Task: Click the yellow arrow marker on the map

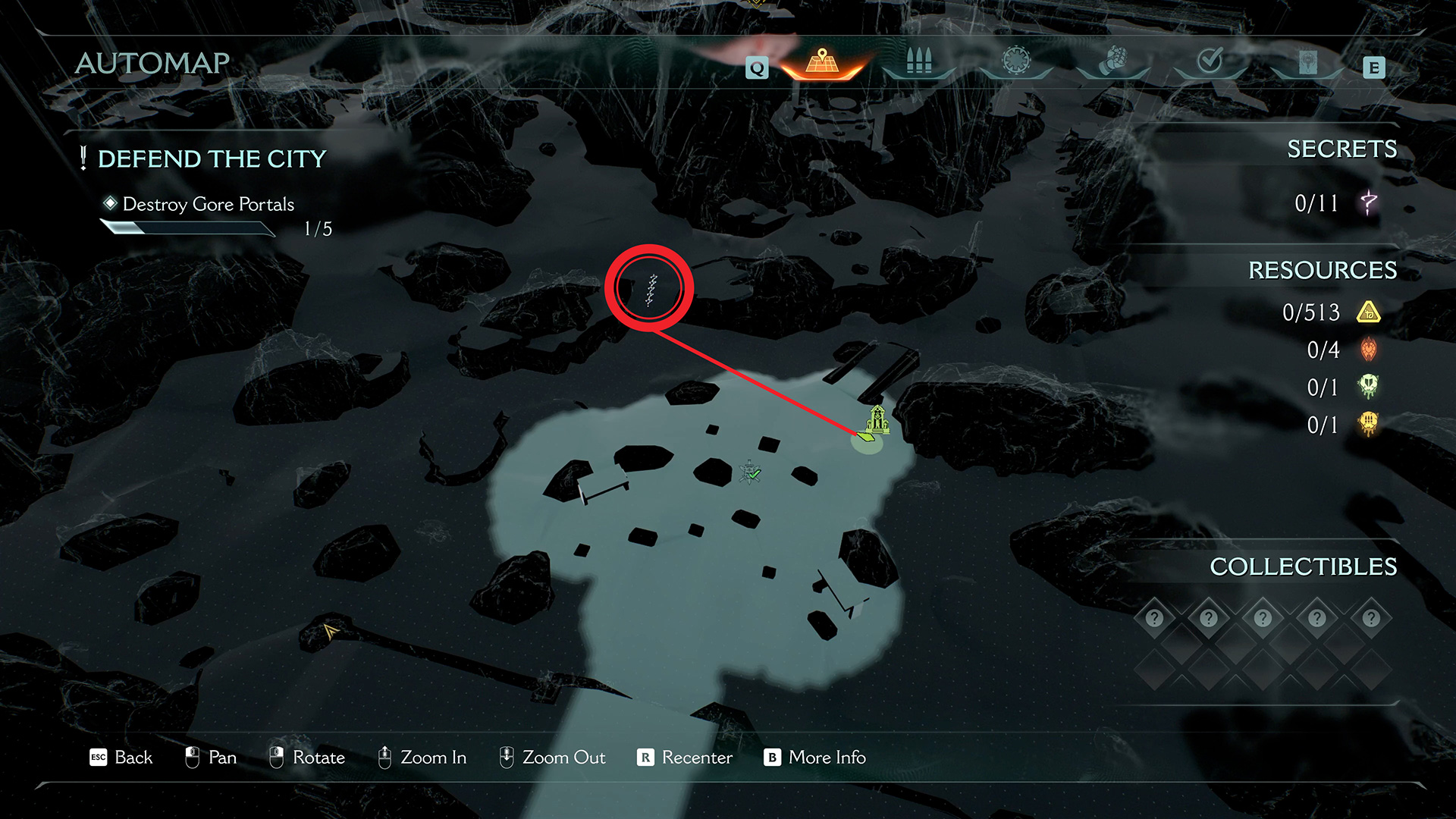Action: [x=330, y=630]
